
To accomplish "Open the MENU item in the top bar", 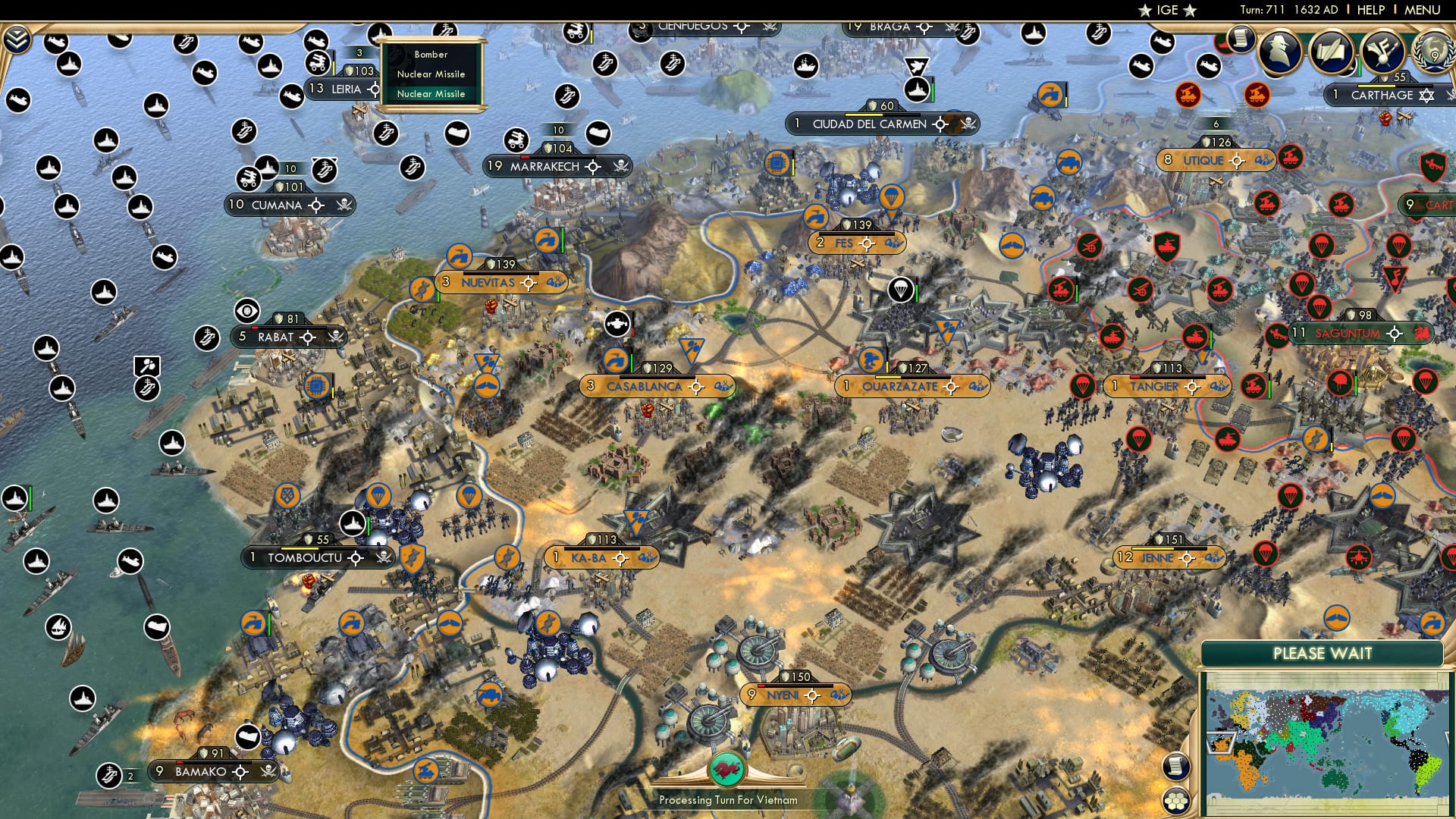I will [1424, 10].
